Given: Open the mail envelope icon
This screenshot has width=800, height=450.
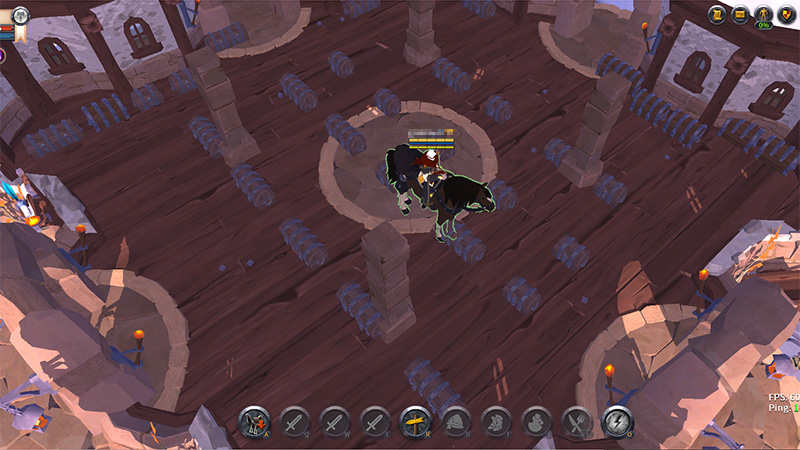Looking at the screenshot, I should [740, 15].
